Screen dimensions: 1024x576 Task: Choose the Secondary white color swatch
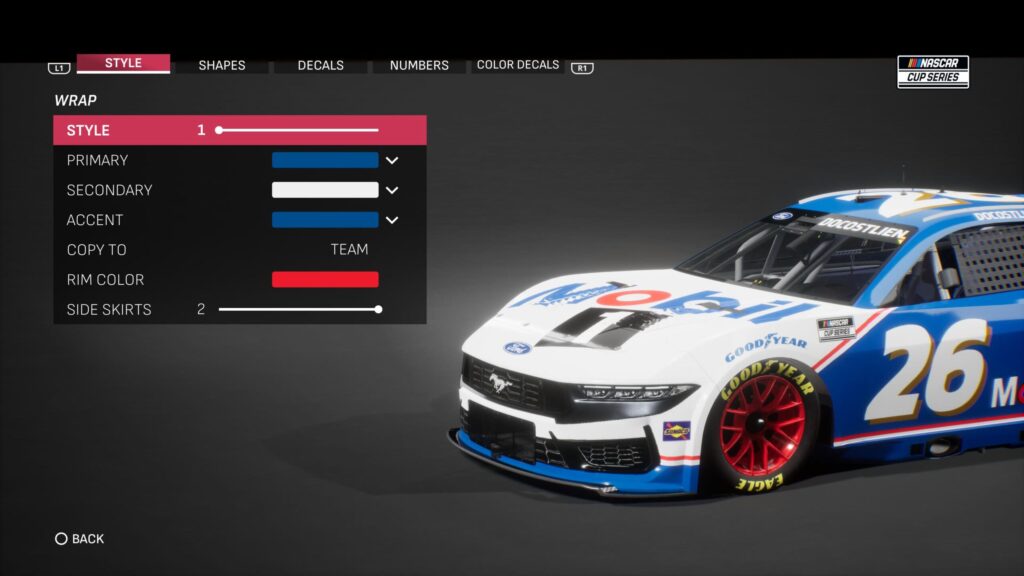click(x=325, y=190)
